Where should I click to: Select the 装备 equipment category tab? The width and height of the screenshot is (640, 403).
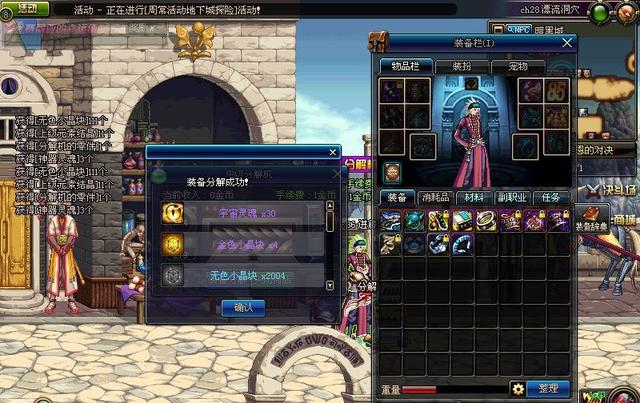(x=396, y=198)
